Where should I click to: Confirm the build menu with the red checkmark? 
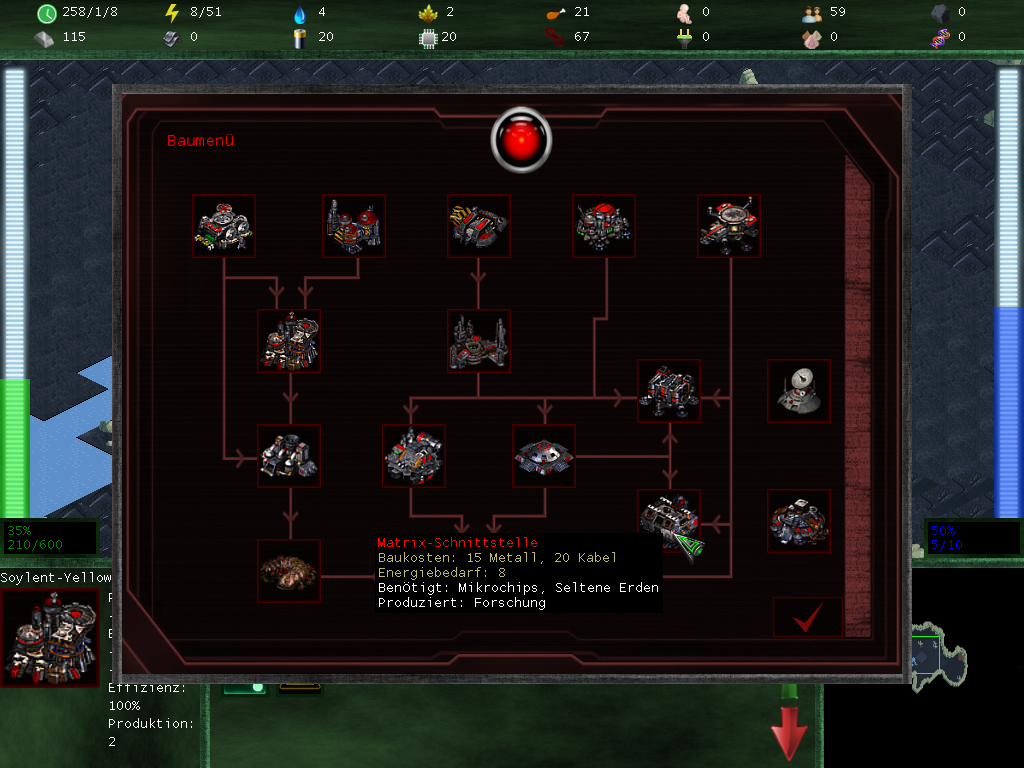(807, 619)
